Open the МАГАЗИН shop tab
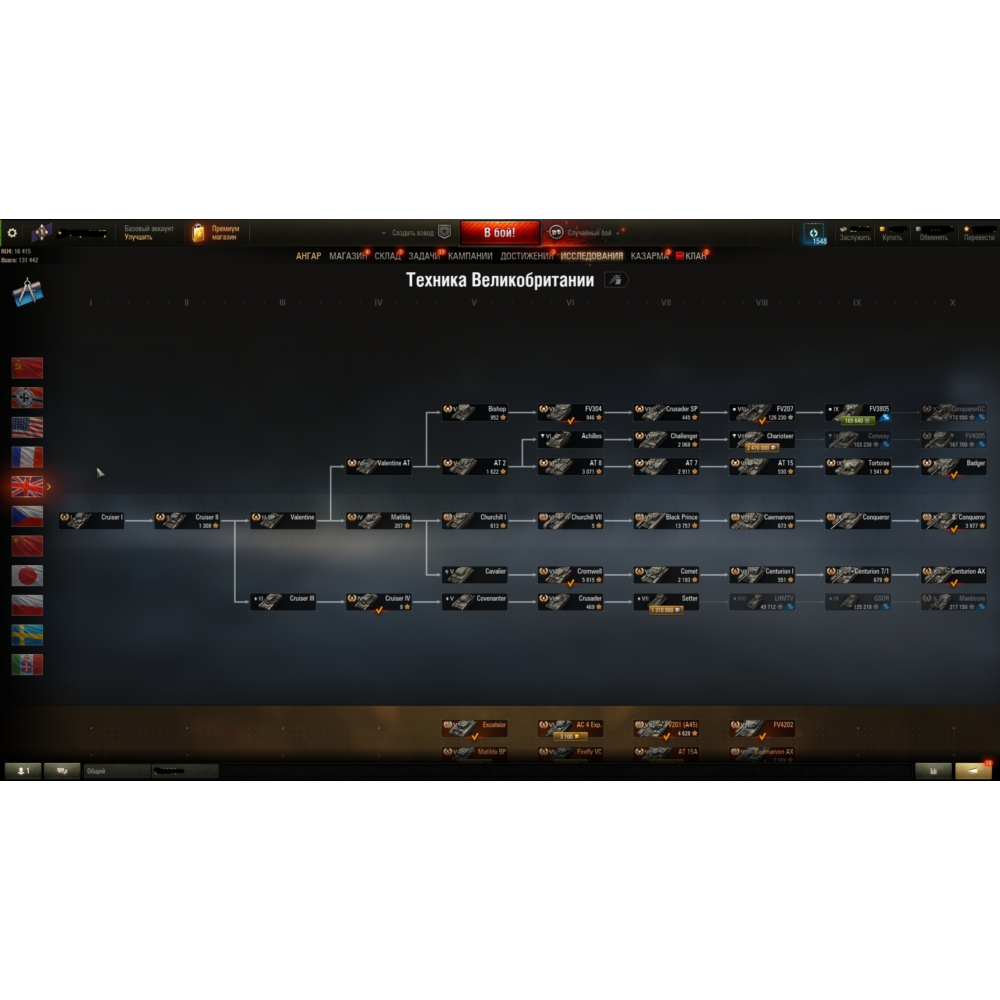The width and height of the screenshot is (1000, 1000). (x=348, y=256)
